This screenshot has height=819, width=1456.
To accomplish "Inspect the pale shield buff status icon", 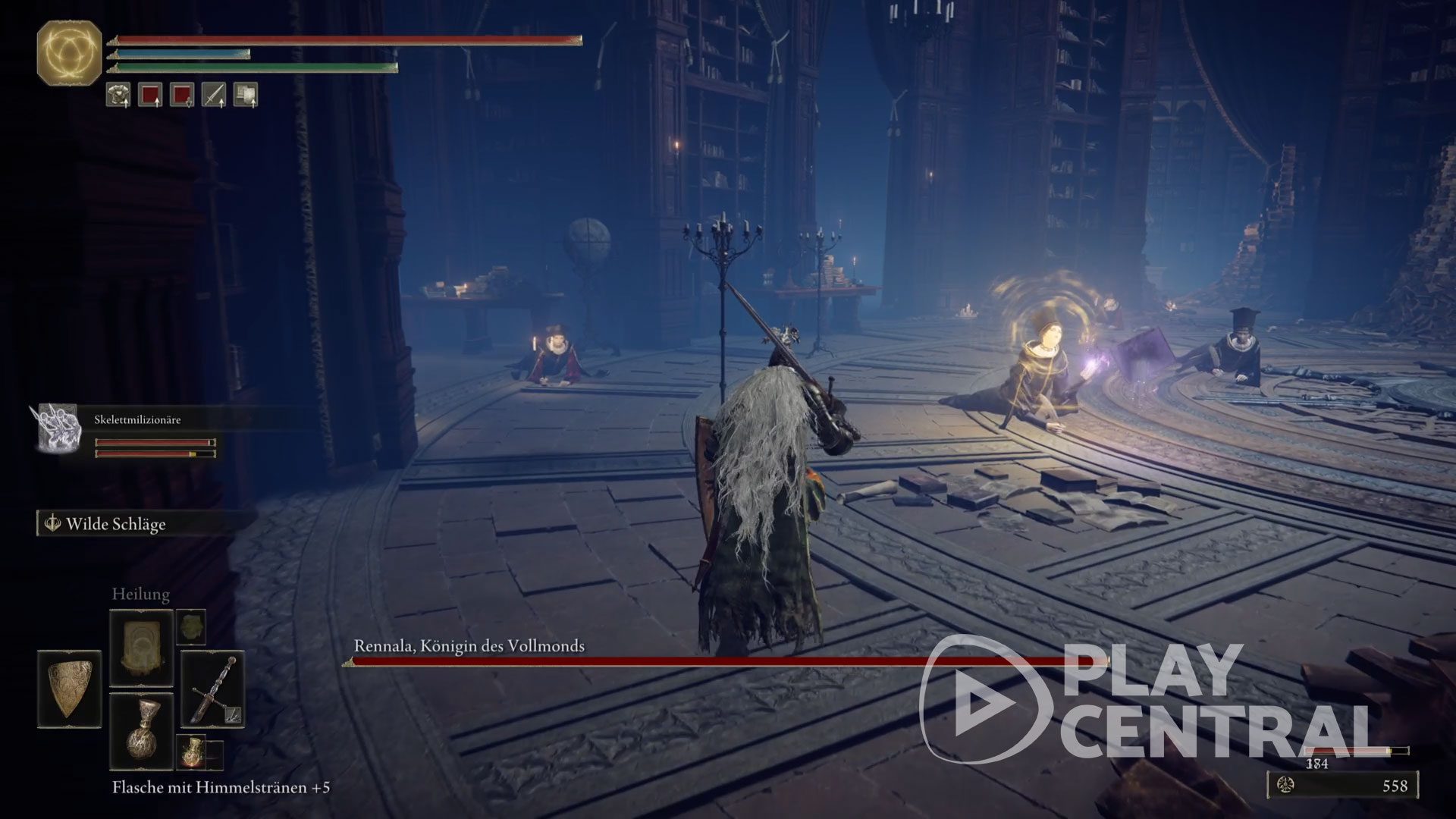I will pos(245,95).
